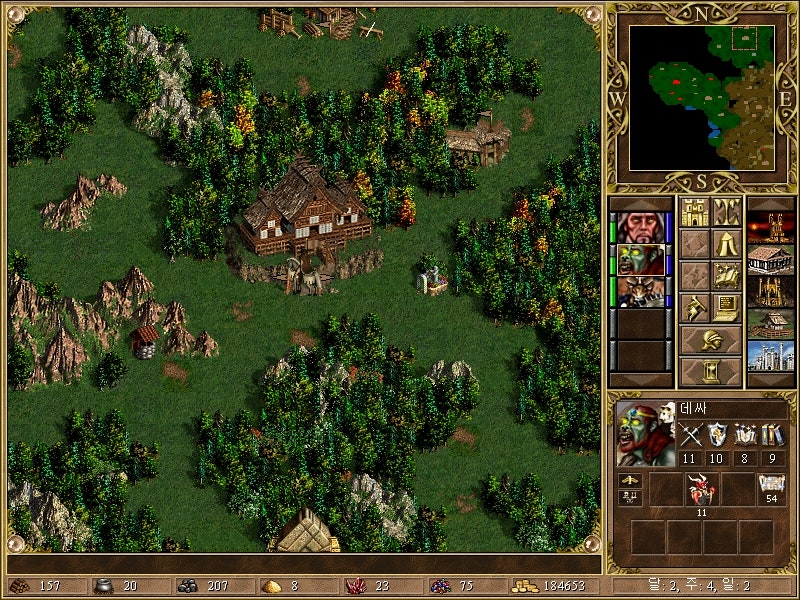This screenshot has width=800, height=600.
Task: Select the red horned devil army stack
Action: pyautogui.click(x=700, y=489)
